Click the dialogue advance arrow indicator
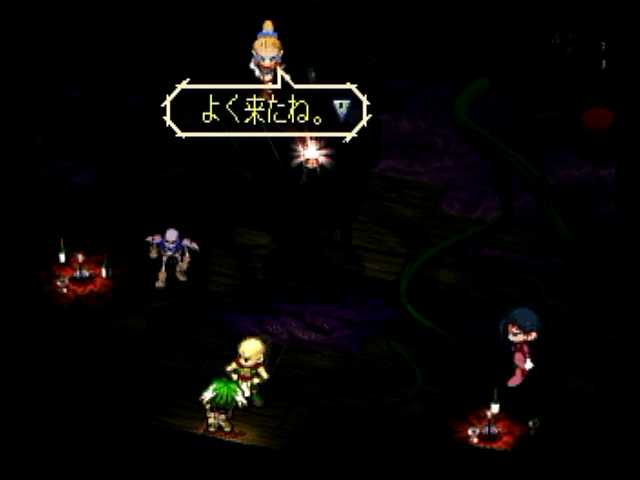The image size is (640, 480). [343, 109]
